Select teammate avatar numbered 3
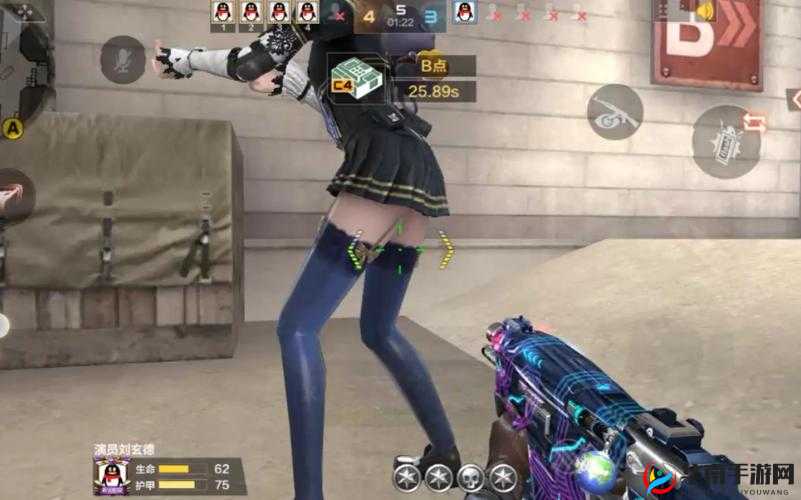Screen dimensions: 801x500 [x=280, y=12]
